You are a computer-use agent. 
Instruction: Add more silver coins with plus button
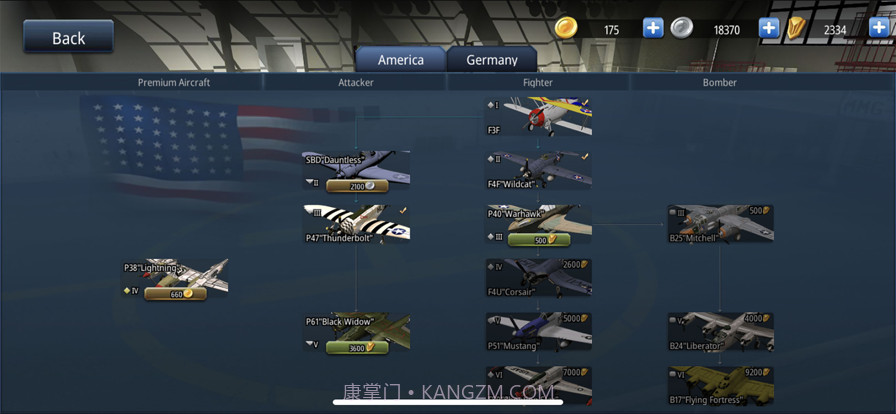click(x=769, y=28)
